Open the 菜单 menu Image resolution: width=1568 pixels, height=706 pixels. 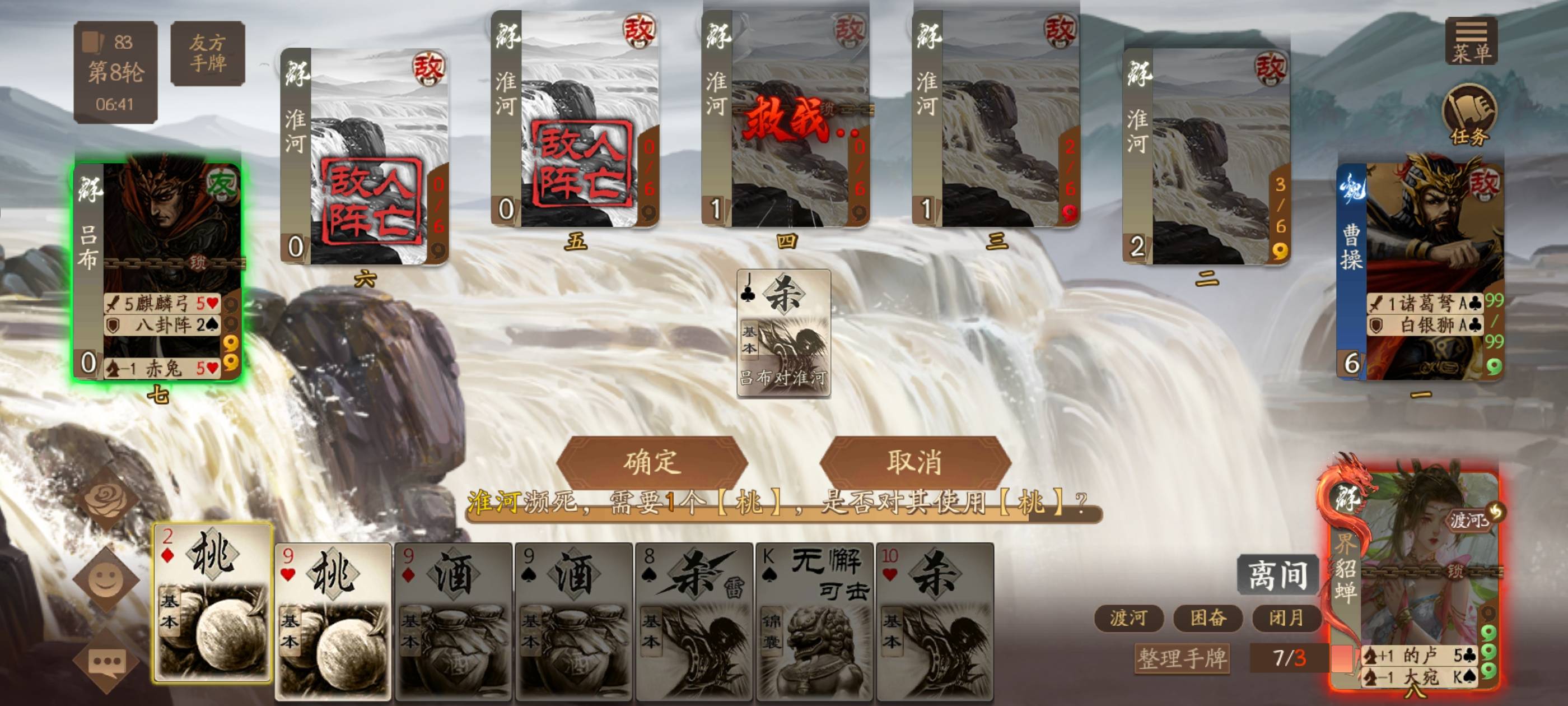[1471, 41]
